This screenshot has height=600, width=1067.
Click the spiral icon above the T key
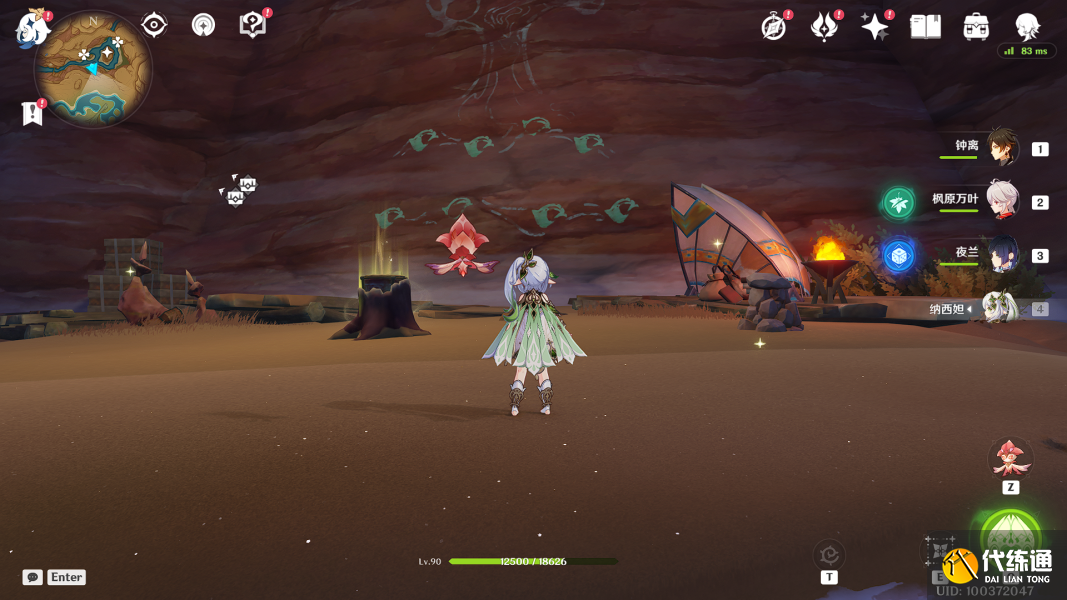pos(829,554)
